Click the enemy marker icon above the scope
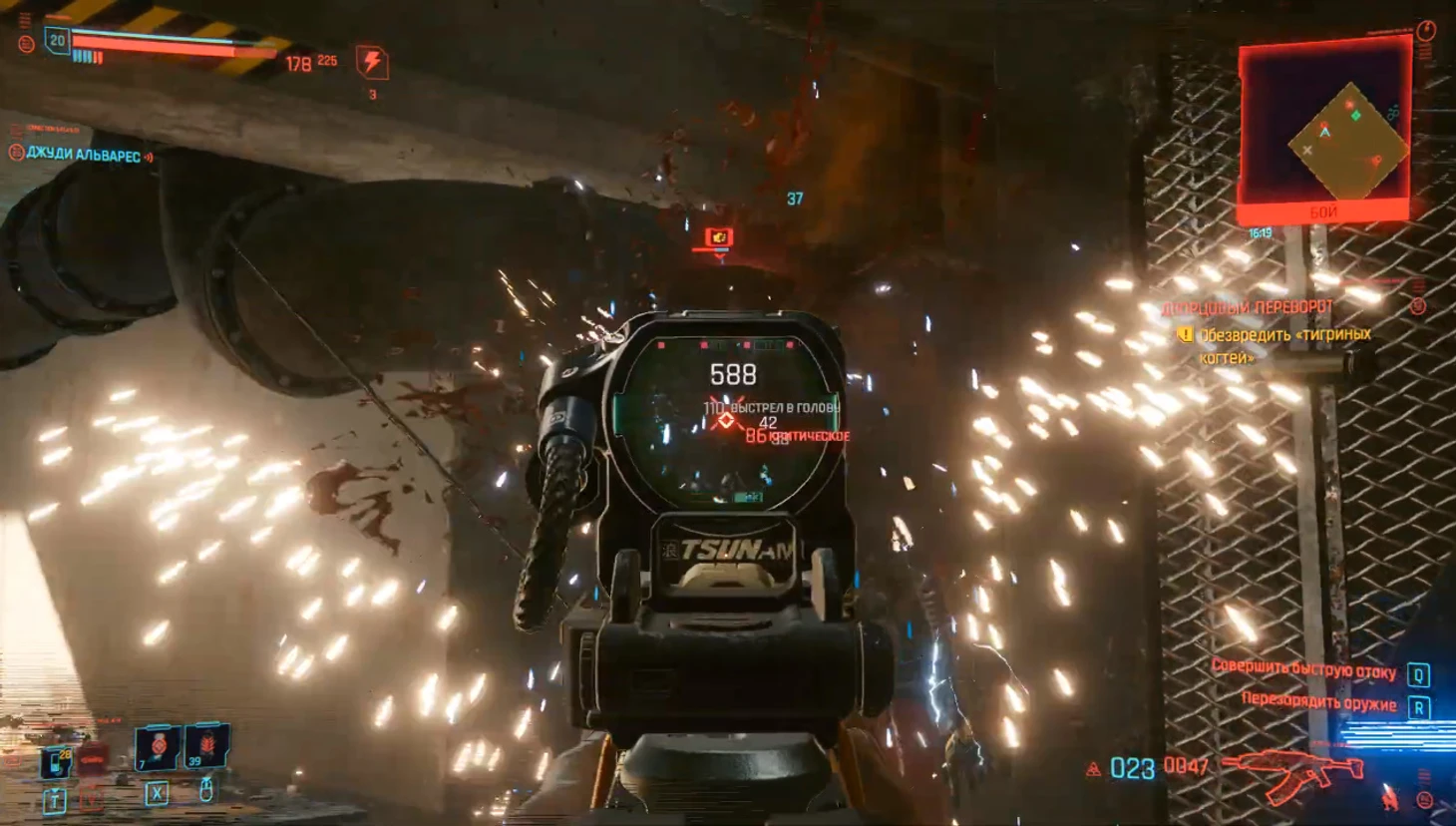 click(718, 237)
